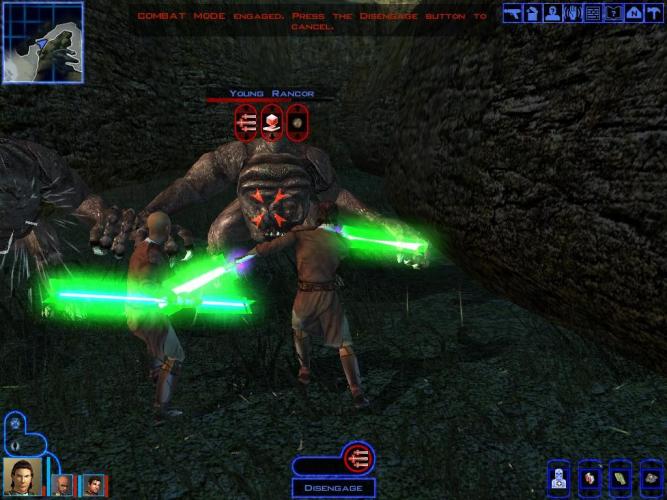The width and height of the screenshot is (667, 500).
Task: Select the attack action above Young Rancor
Action: click(246, 124)
